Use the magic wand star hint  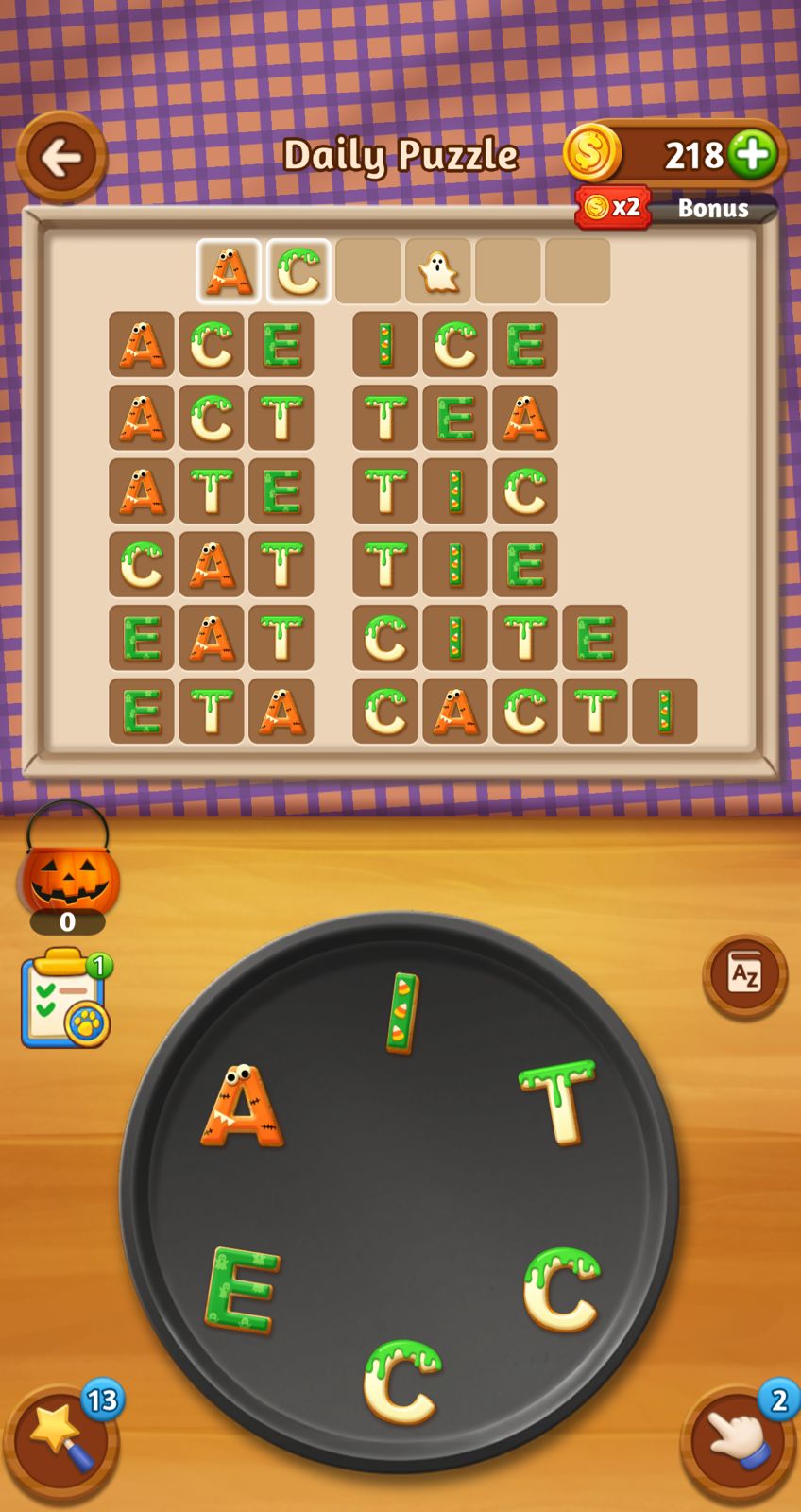coord(62,1441)
